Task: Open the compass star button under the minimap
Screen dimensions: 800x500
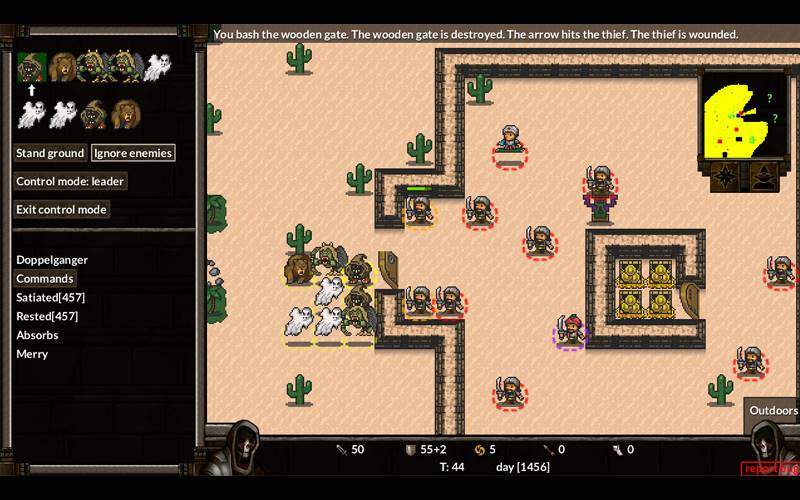Action: coord(725,177)
